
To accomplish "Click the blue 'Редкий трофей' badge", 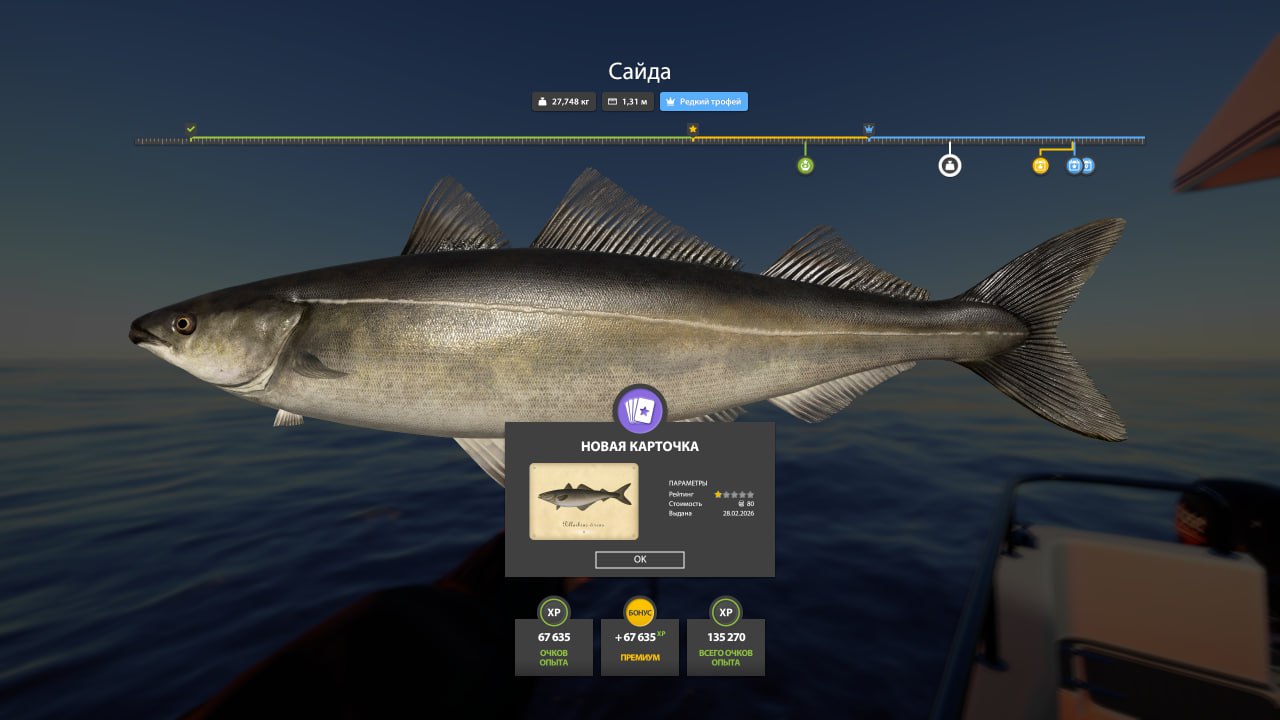I will click(x=704, y=102).
